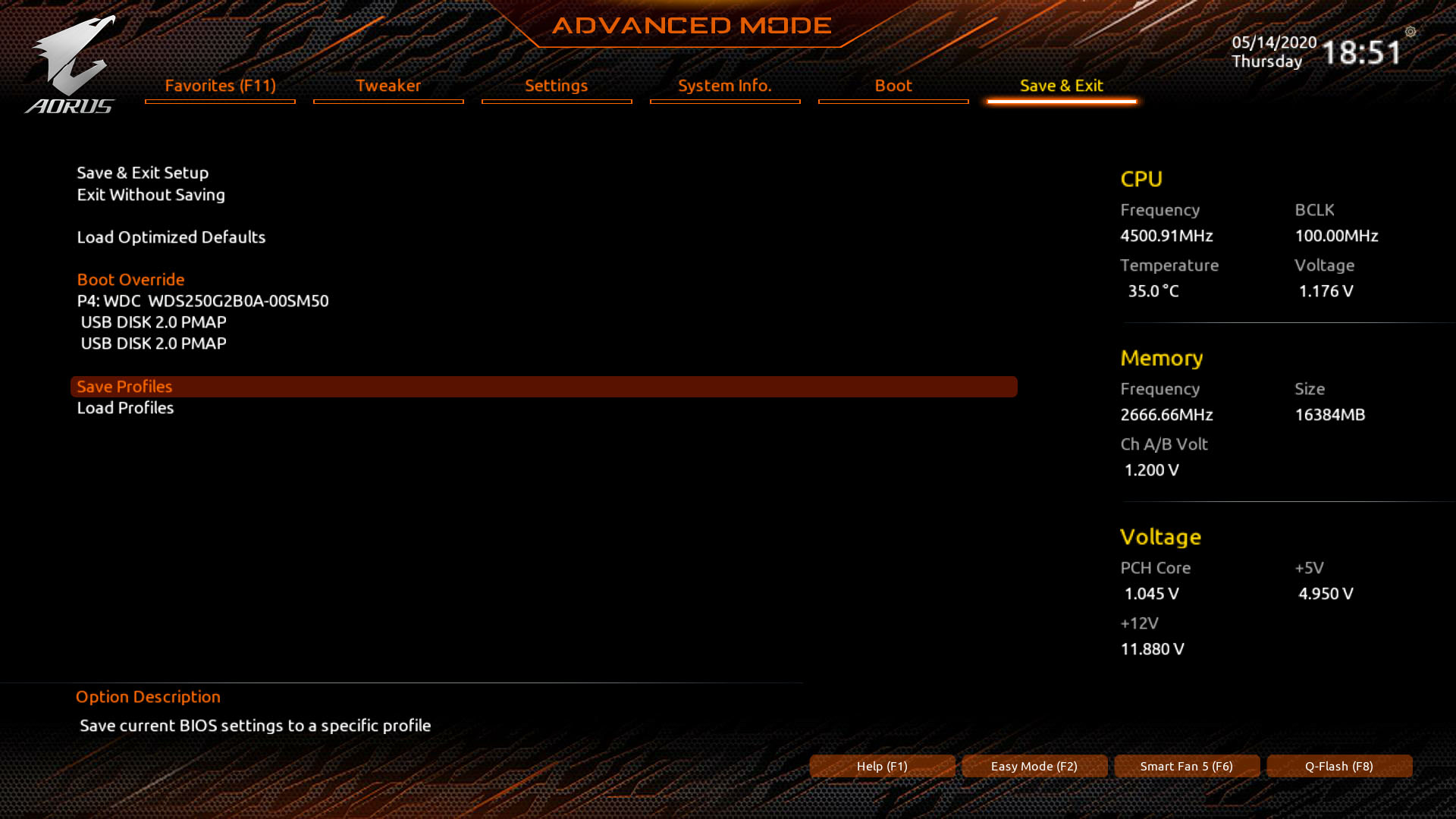Open Smart Fan 5 (F6)

click(x=1187, y=766)
